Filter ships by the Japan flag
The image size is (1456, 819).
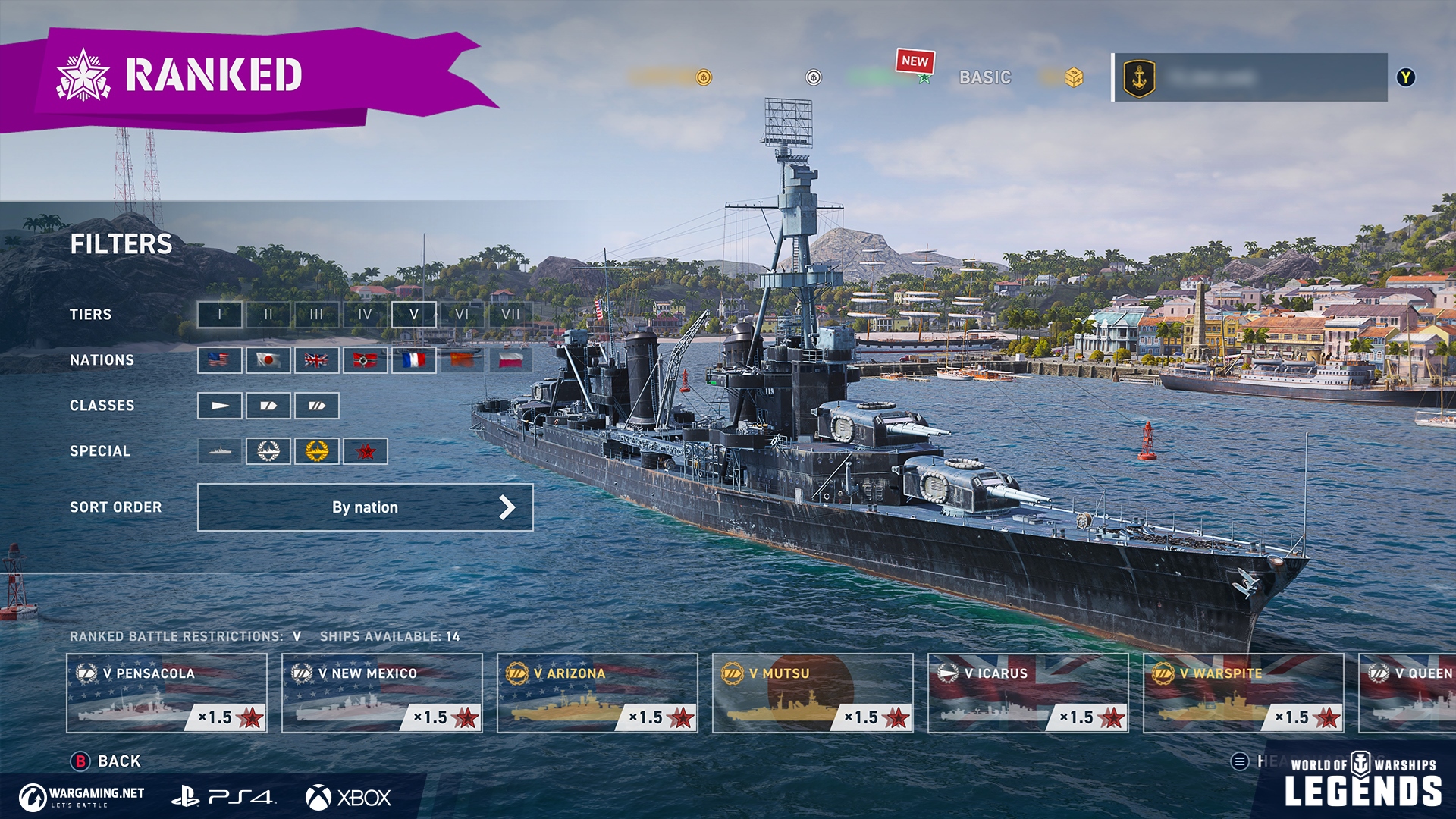[268, 360]
